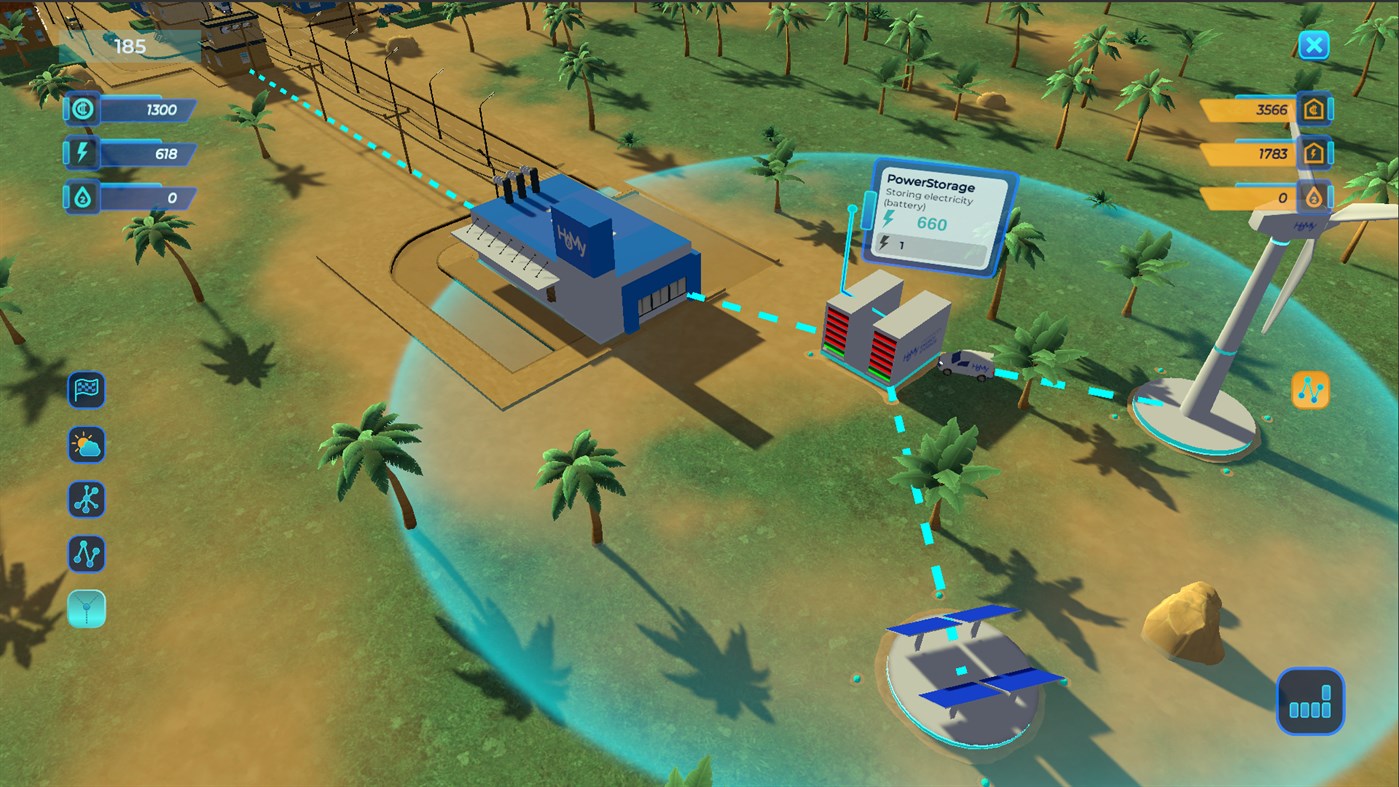
Task: Open the weather forecast icon
Action: tap(85, 445)
